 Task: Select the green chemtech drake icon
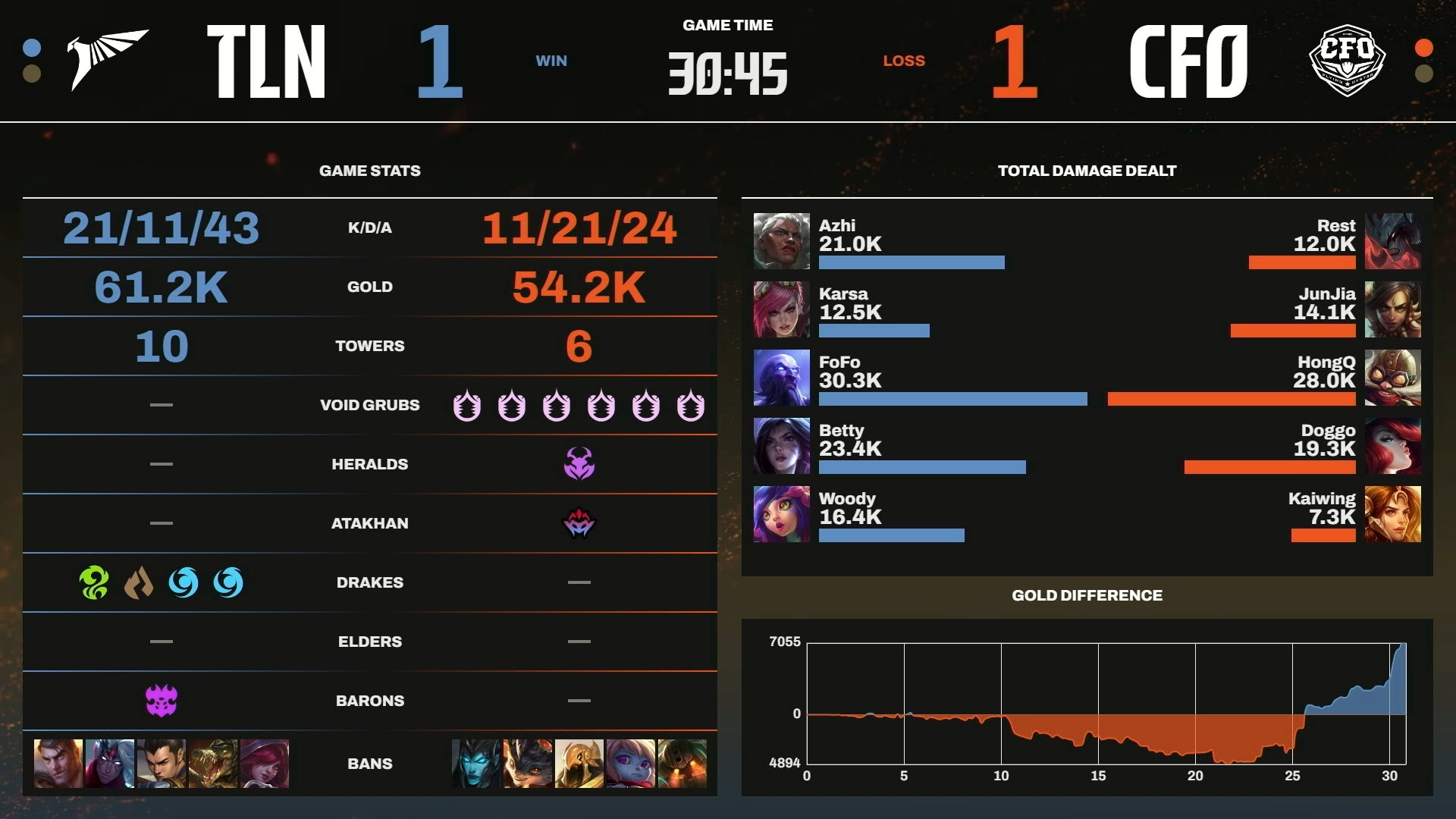pyautogui.click(x=94, y=582)
